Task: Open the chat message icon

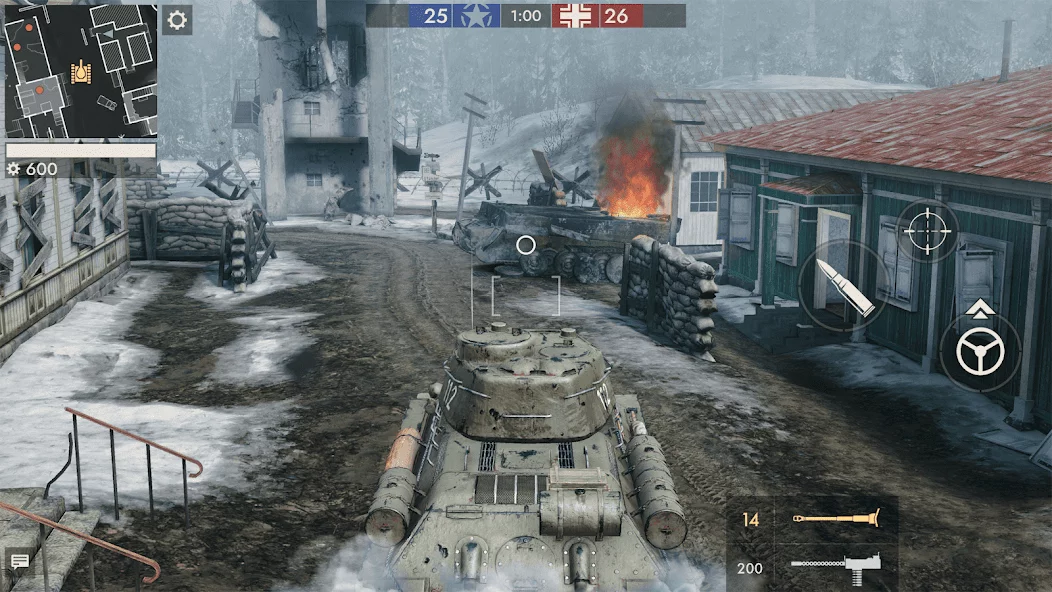Action: [18, 561]
